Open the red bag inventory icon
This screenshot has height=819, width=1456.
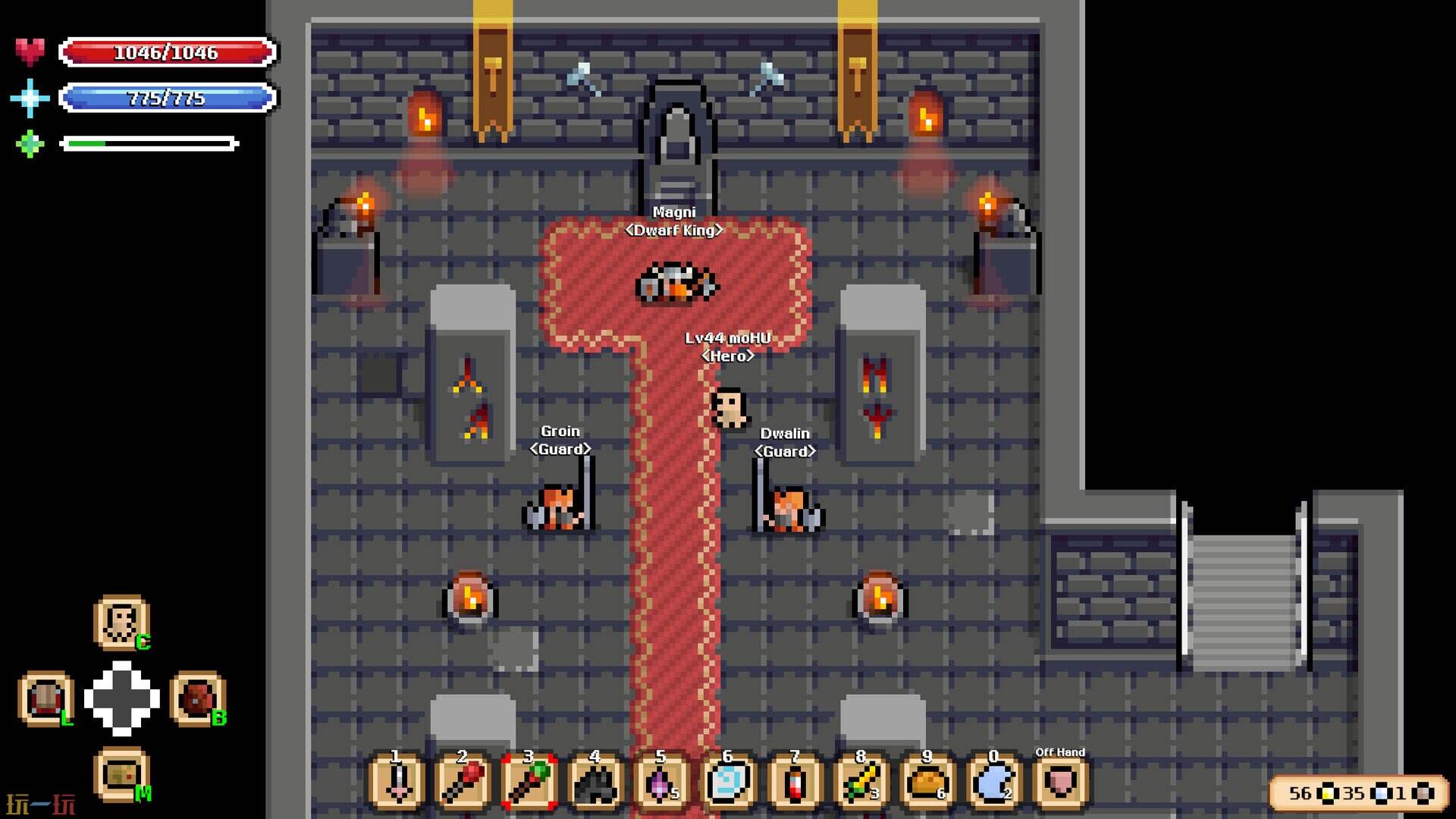point(197,698)
